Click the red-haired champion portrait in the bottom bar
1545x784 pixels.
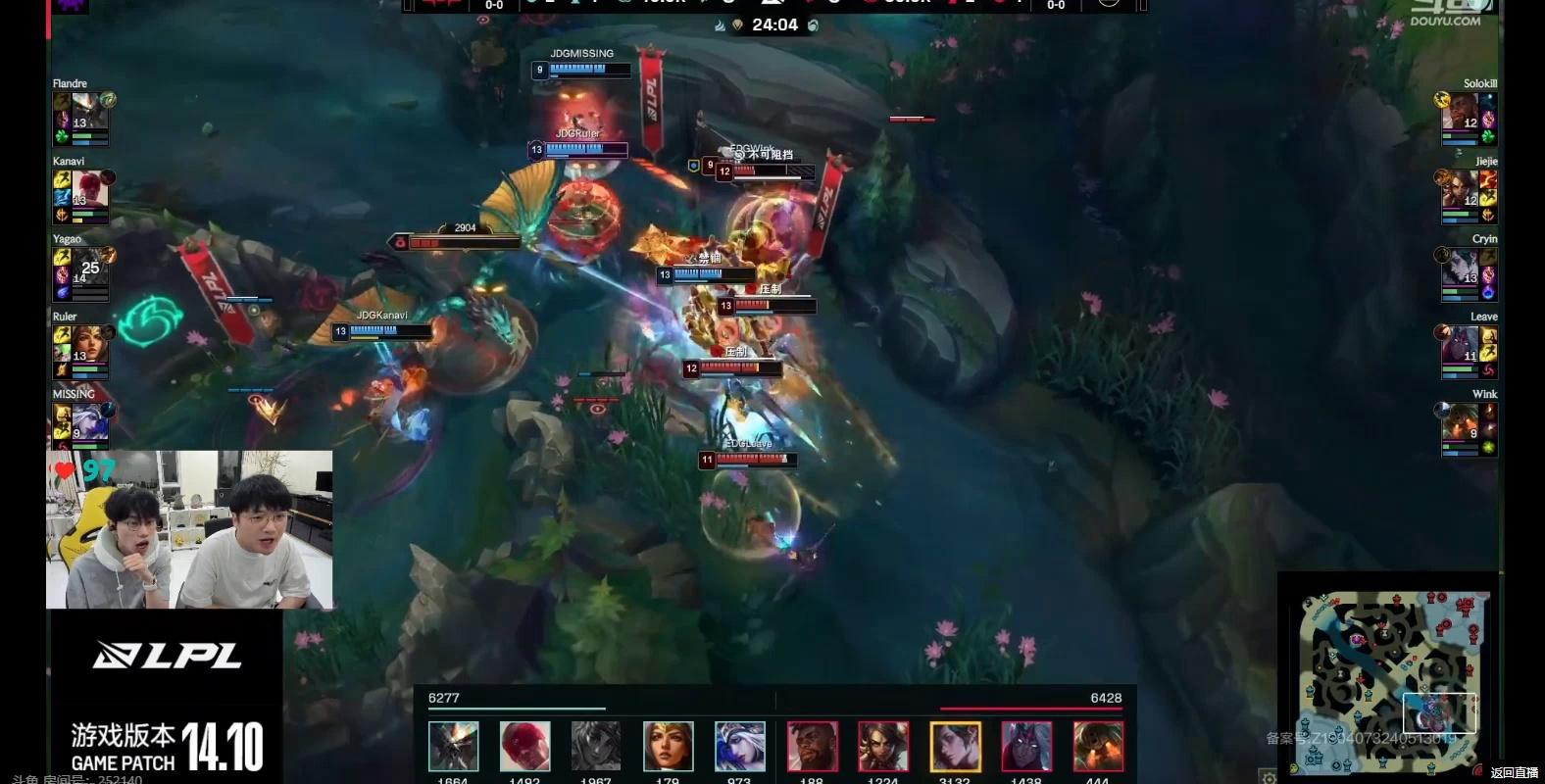524,747
